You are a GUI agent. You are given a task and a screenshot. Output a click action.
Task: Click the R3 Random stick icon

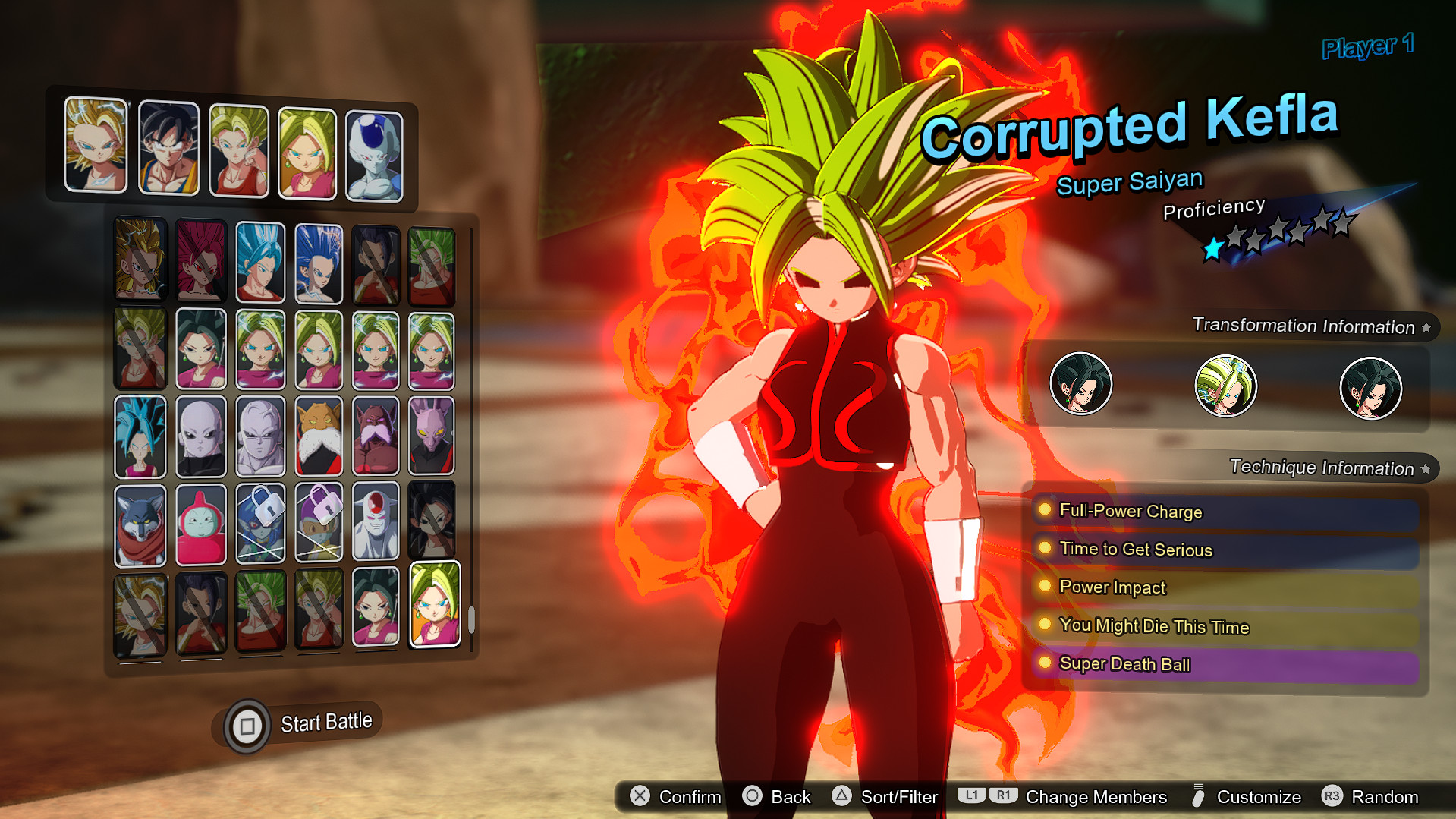pyautogui.click(x=1333, y=797)
